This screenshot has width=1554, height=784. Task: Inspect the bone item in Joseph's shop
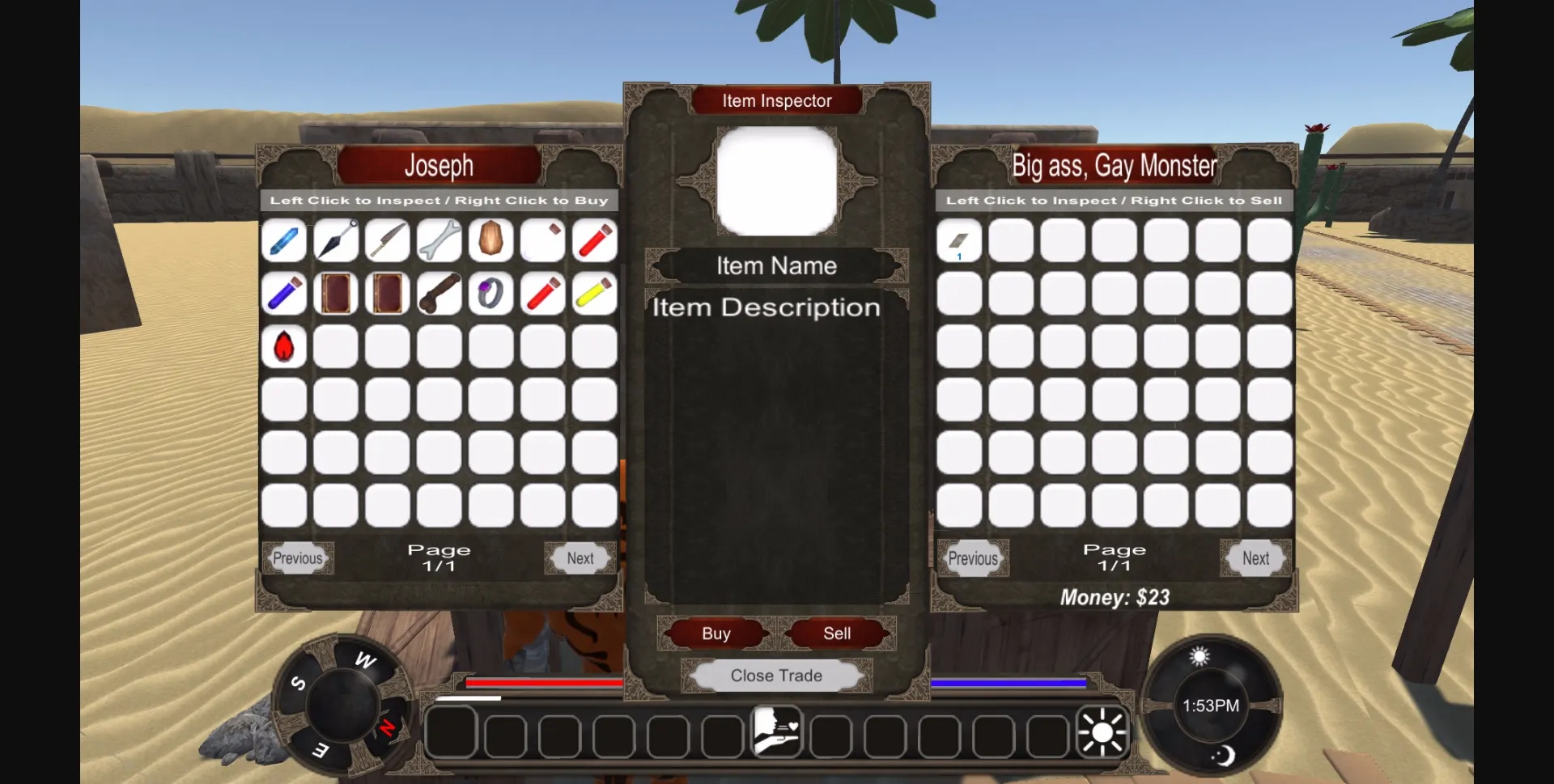coord(439,240)
